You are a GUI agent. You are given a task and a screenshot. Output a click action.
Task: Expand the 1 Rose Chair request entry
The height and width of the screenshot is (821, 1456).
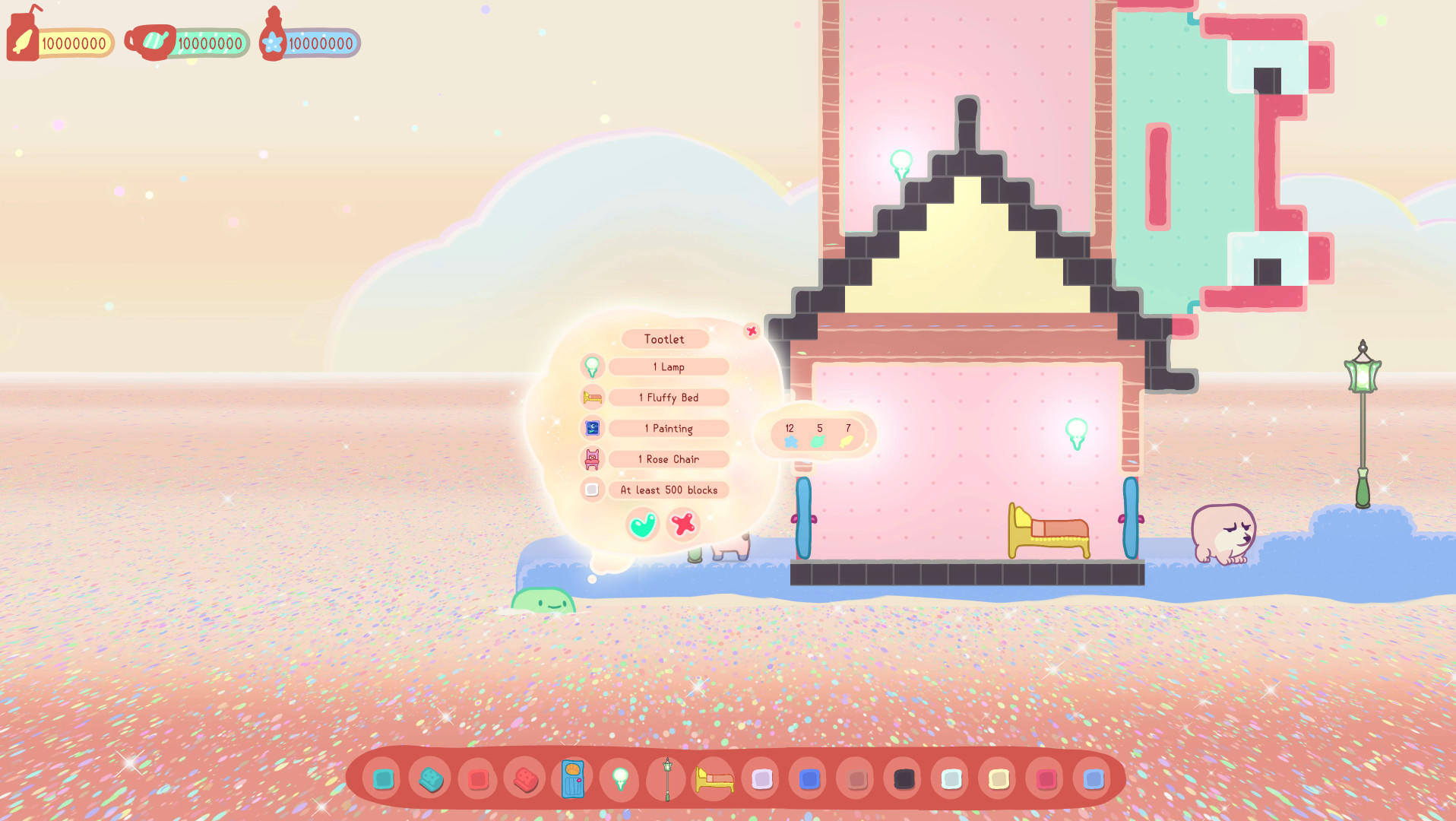[668, 459]
